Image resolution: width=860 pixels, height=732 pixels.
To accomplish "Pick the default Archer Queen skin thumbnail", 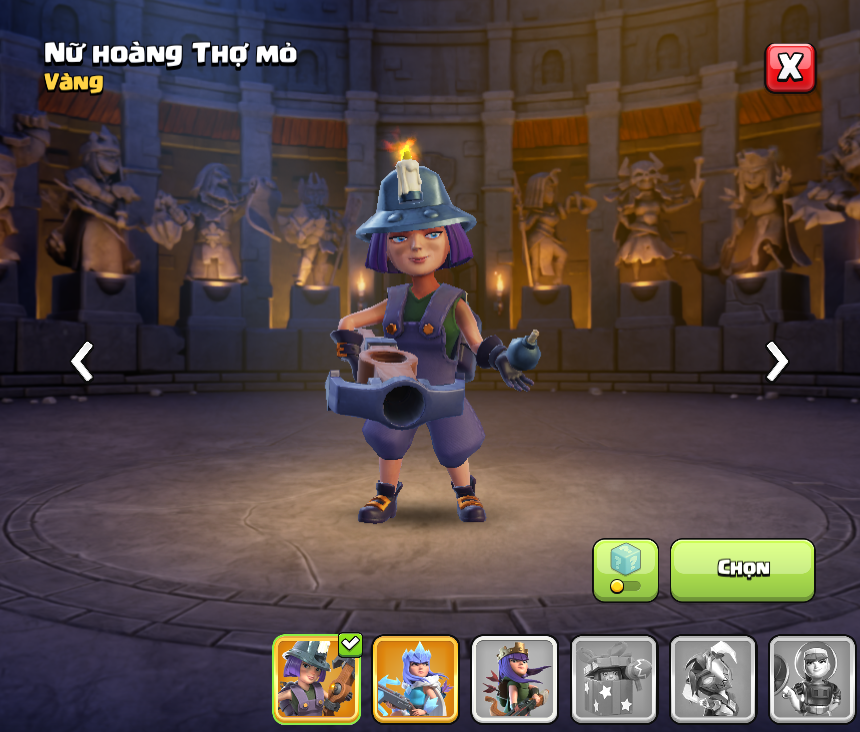I will pyautogui.click(x=514, y=679).
